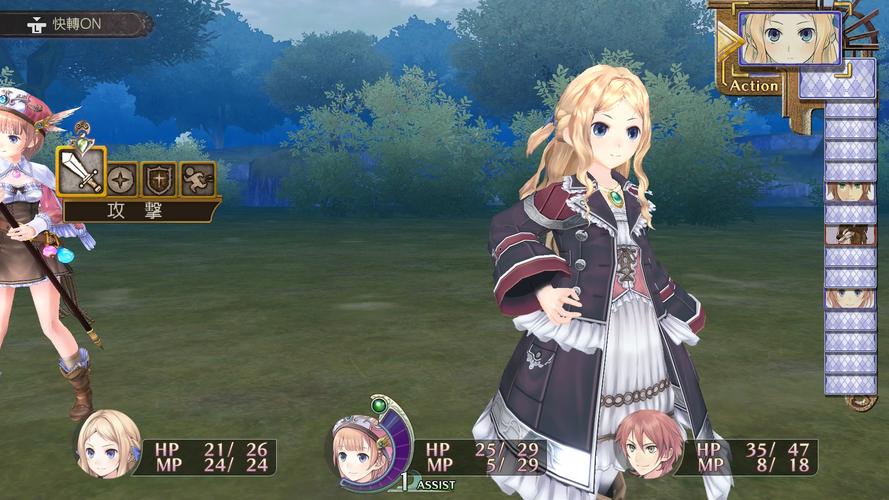
Task: Click the brown enemy in turn order
Action: click(850, 236)
